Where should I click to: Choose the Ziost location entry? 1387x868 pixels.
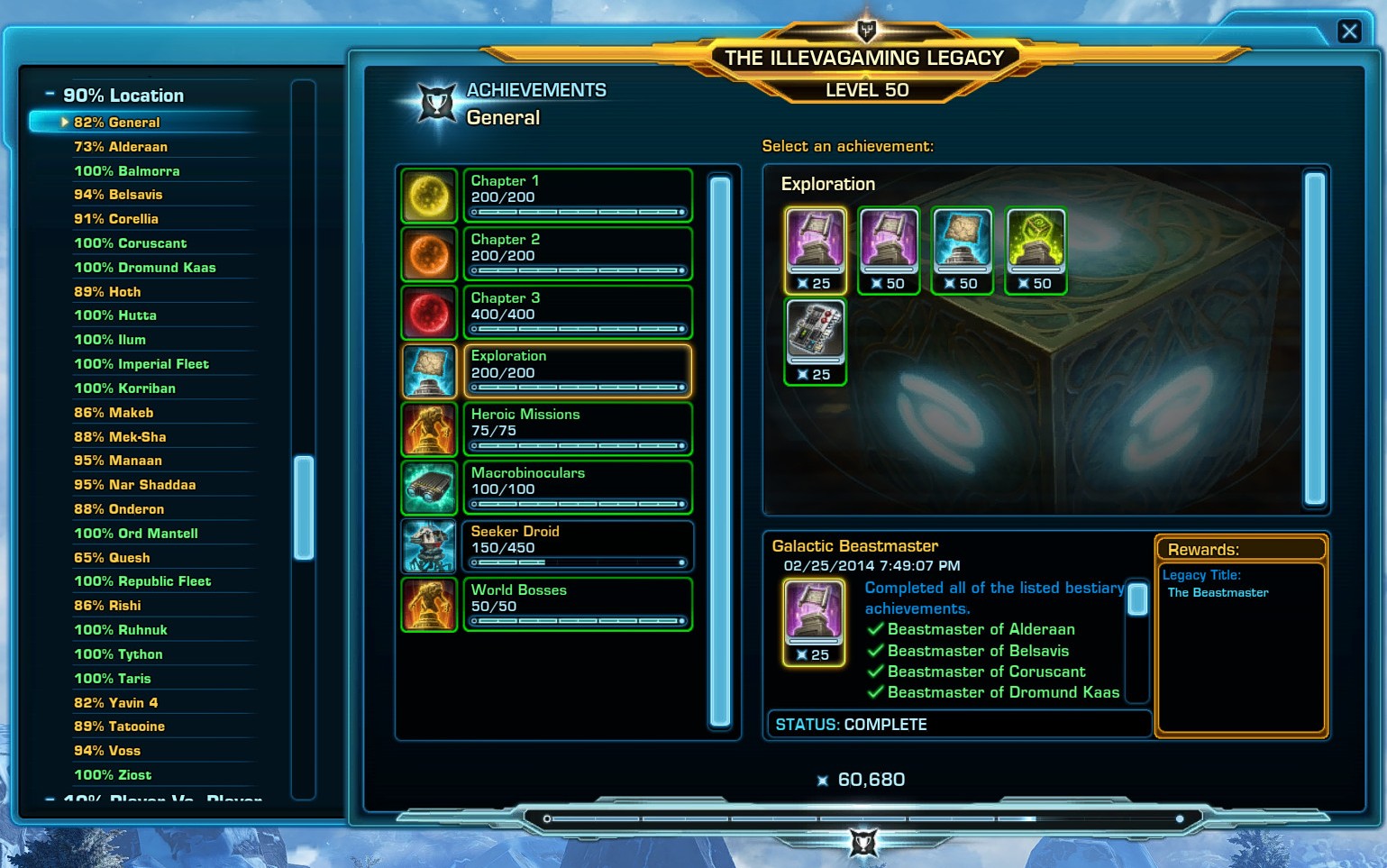point(113,775)
